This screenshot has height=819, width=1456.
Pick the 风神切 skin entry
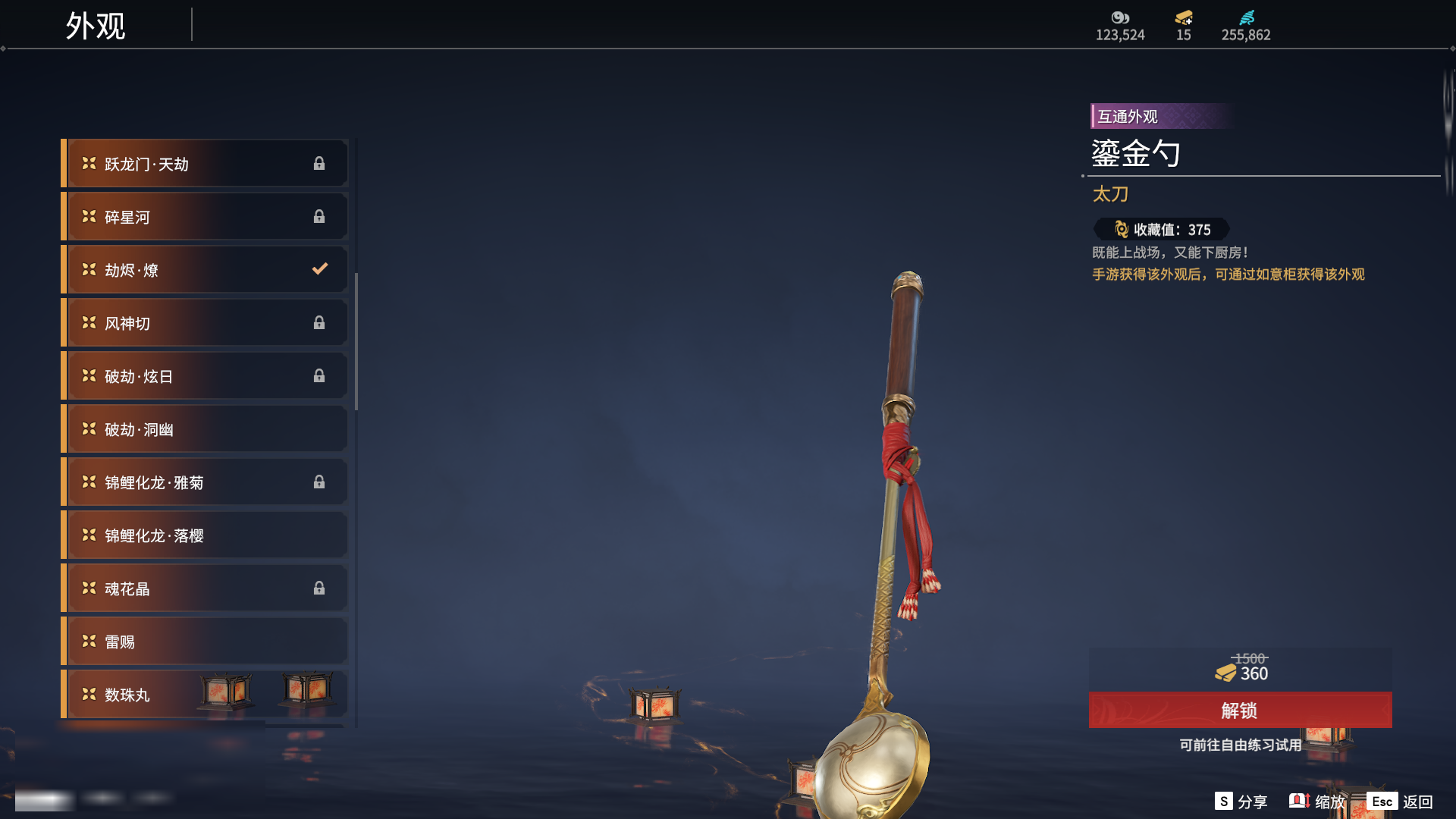205,323
